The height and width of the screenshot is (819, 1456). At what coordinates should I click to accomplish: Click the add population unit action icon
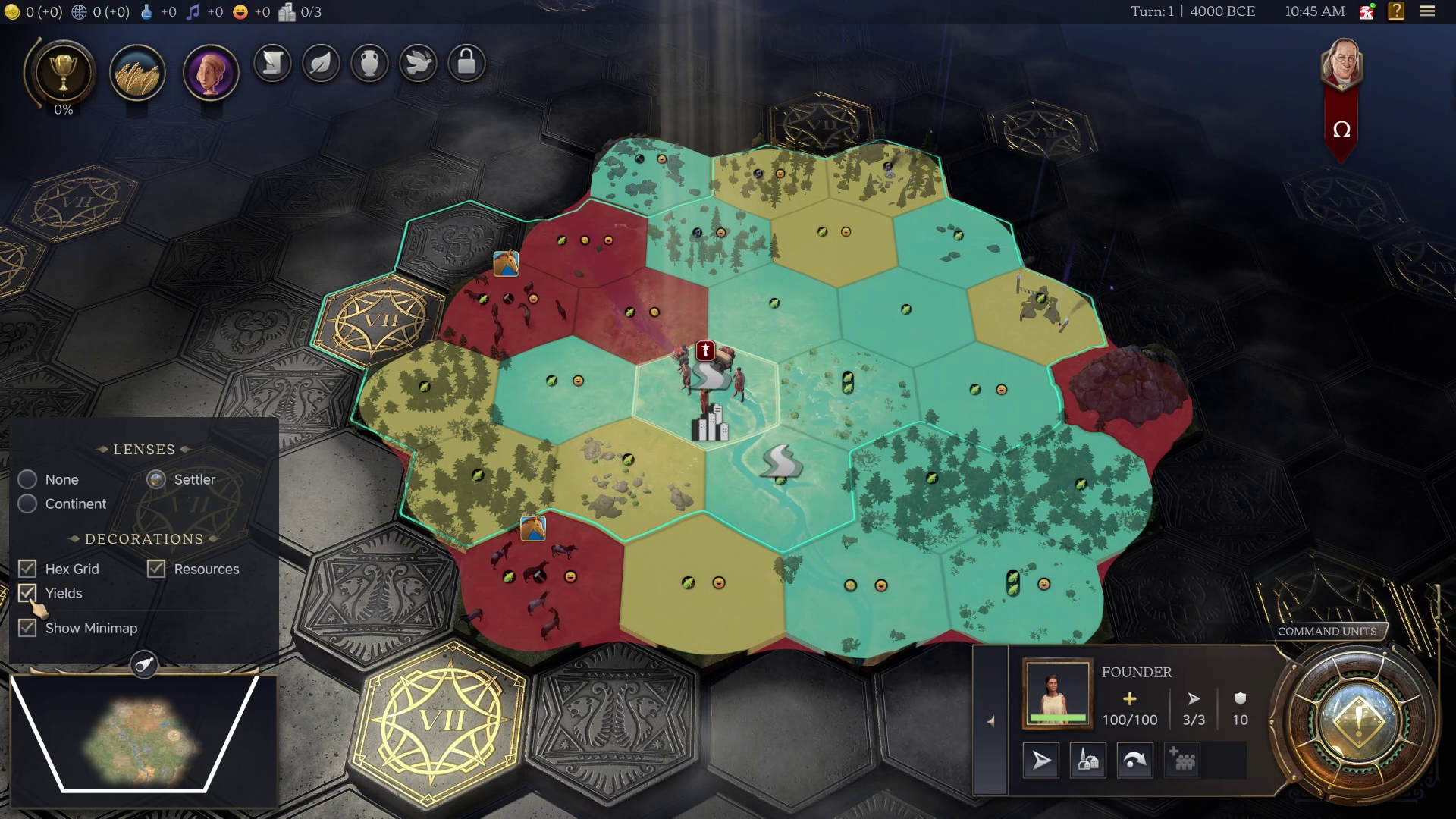(1181, 760)
